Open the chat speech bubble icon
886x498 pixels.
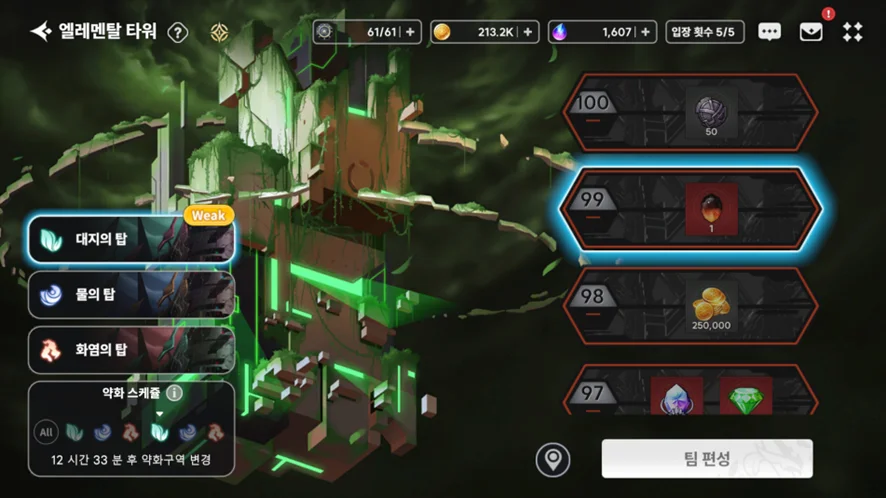(x=769, y=32)
